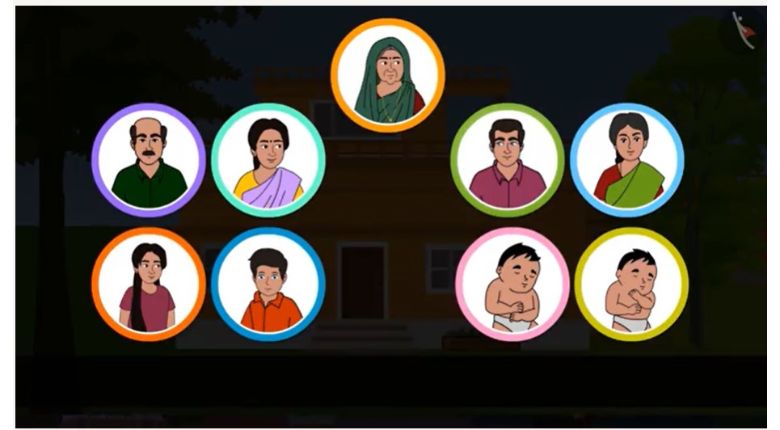Pick the boy in the orange shirt
The image size is (780, 430).
[x=268, y=284]
